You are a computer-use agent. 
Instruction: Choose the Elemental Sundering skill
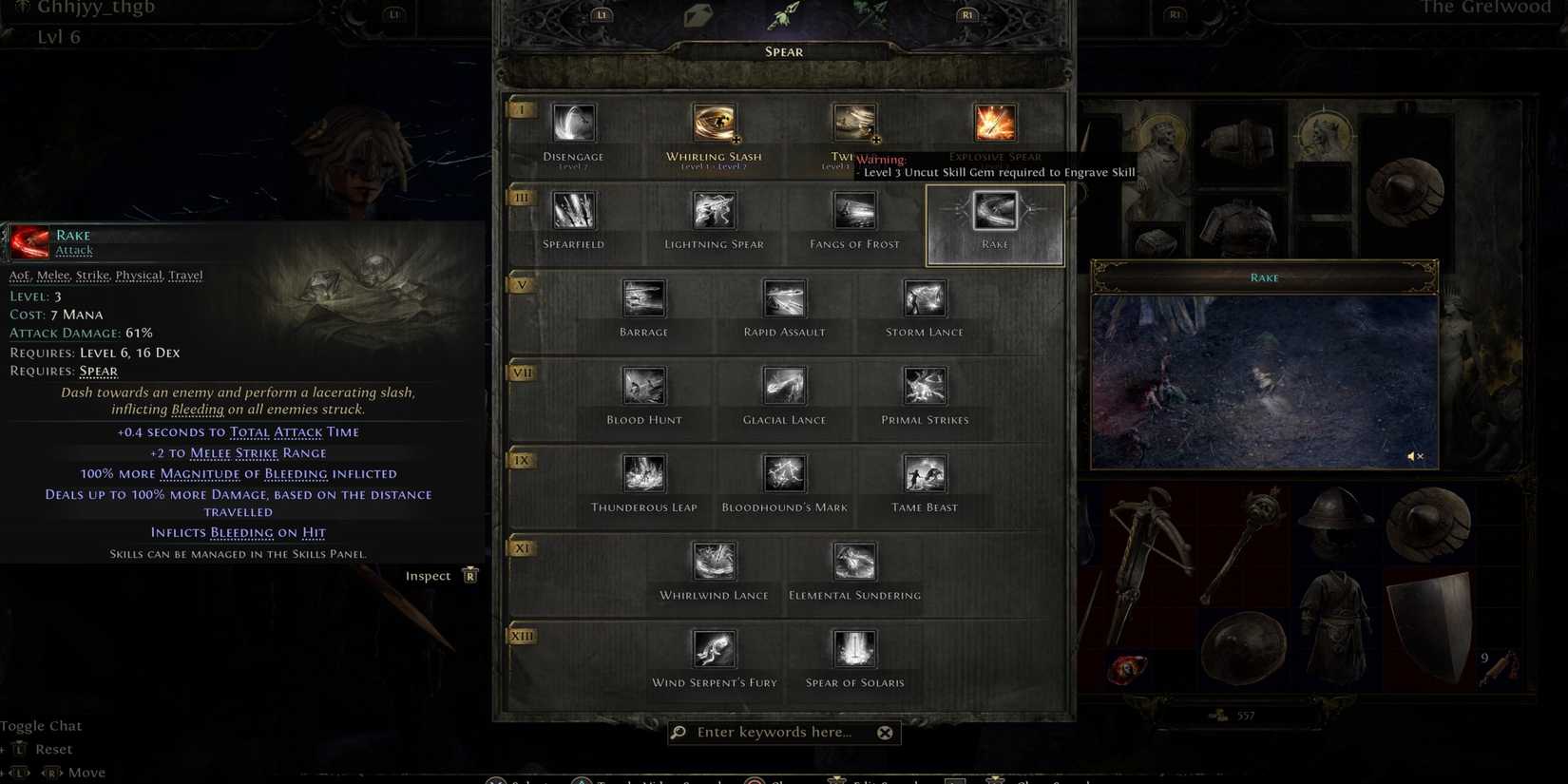(x=853, y=561)
